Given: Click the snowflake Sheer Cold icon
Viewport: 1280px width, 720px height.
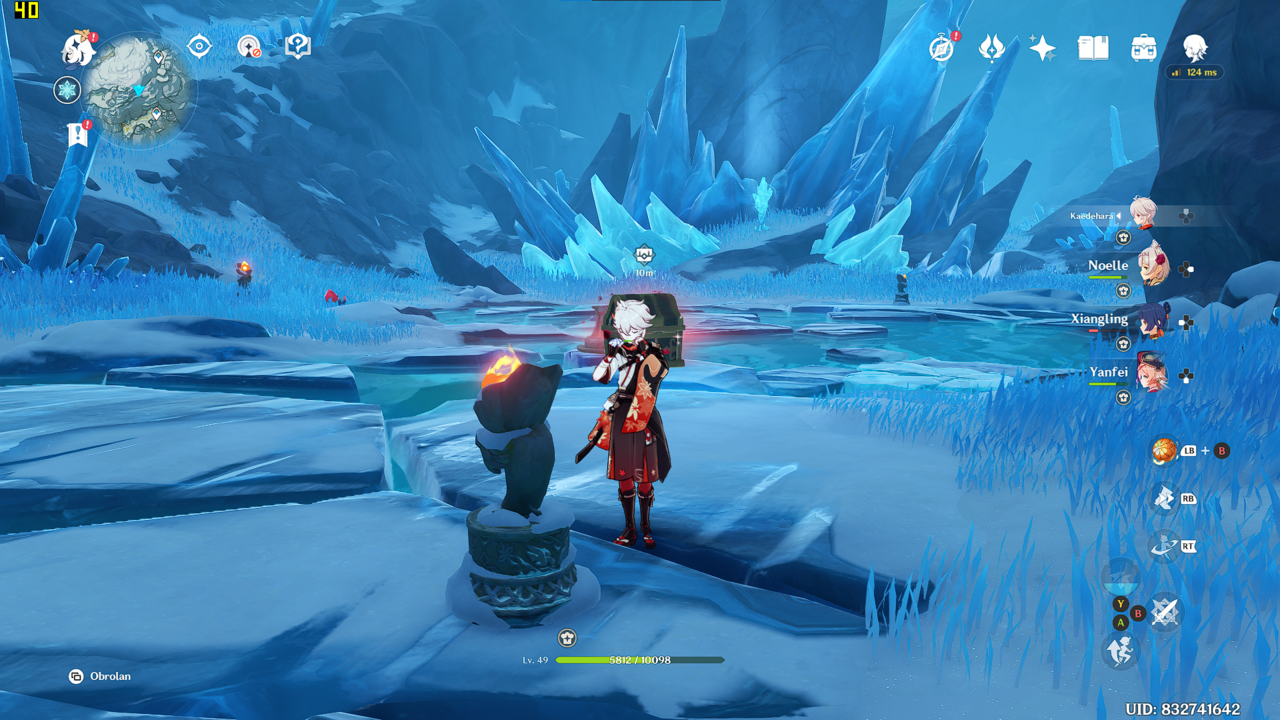Looking at the screenshot, I should coord(67,91).
